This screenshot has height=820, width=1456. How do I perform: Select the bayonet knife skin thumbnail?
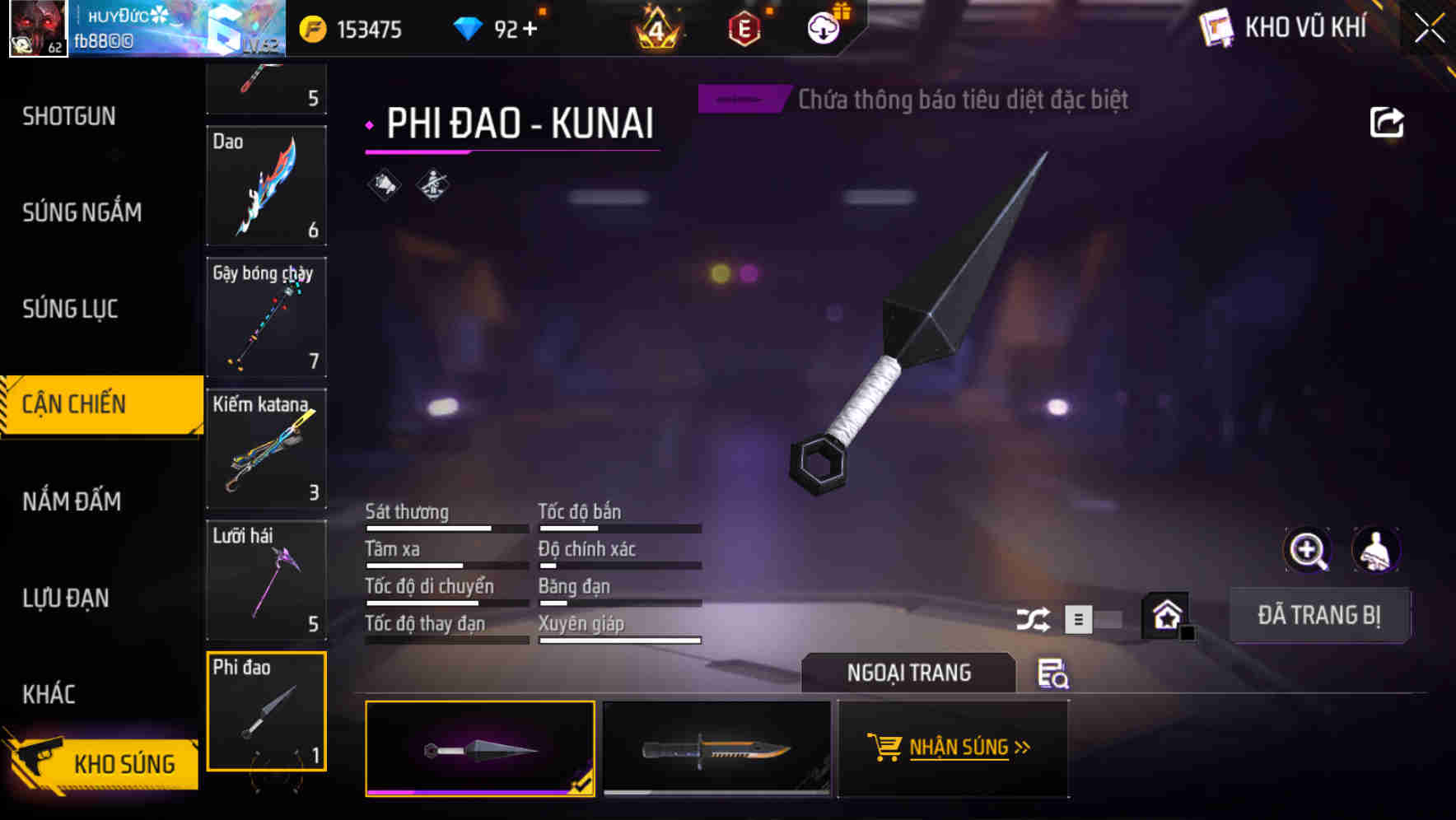click(x=716, y=749)
